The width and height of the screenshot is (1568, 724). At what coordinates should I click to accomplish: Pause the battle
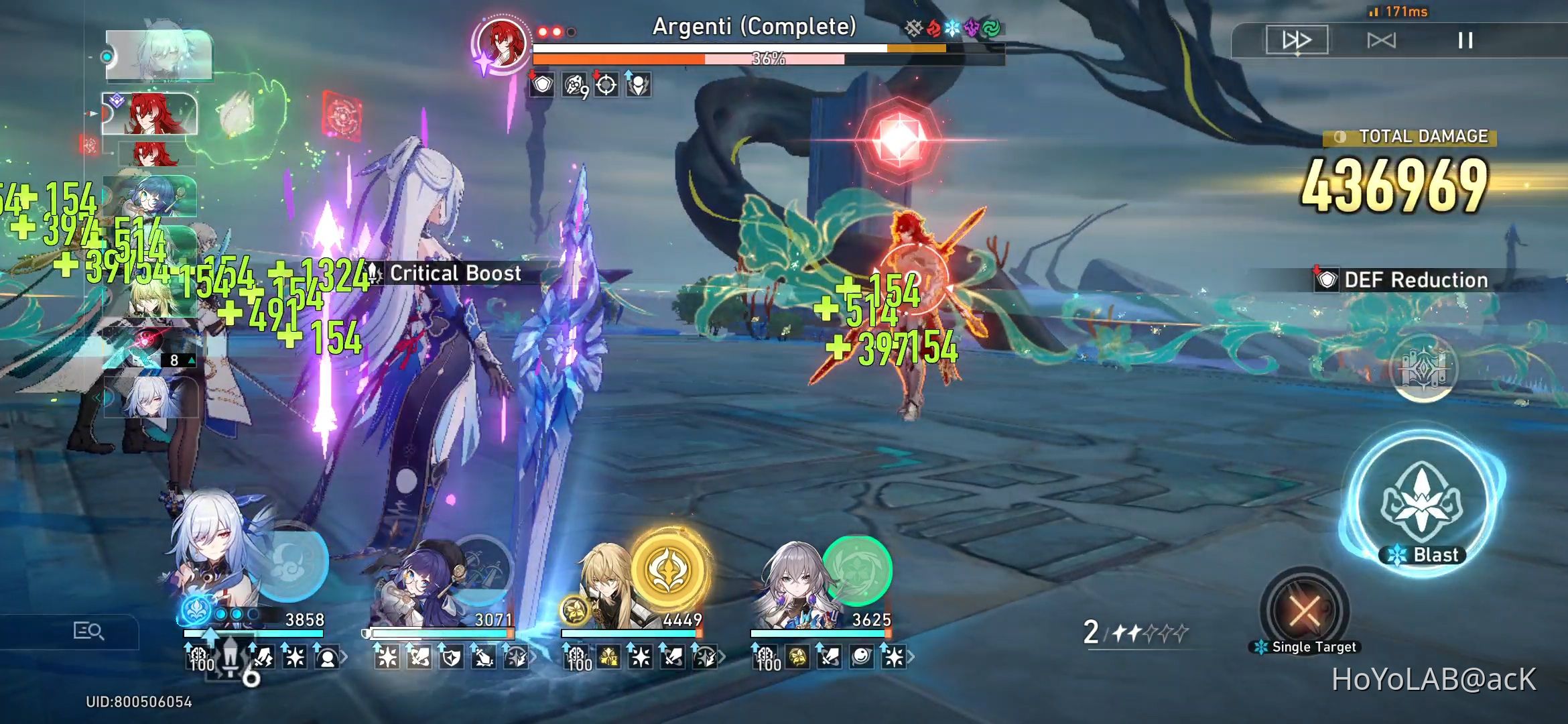click(x=1464, y=42)
